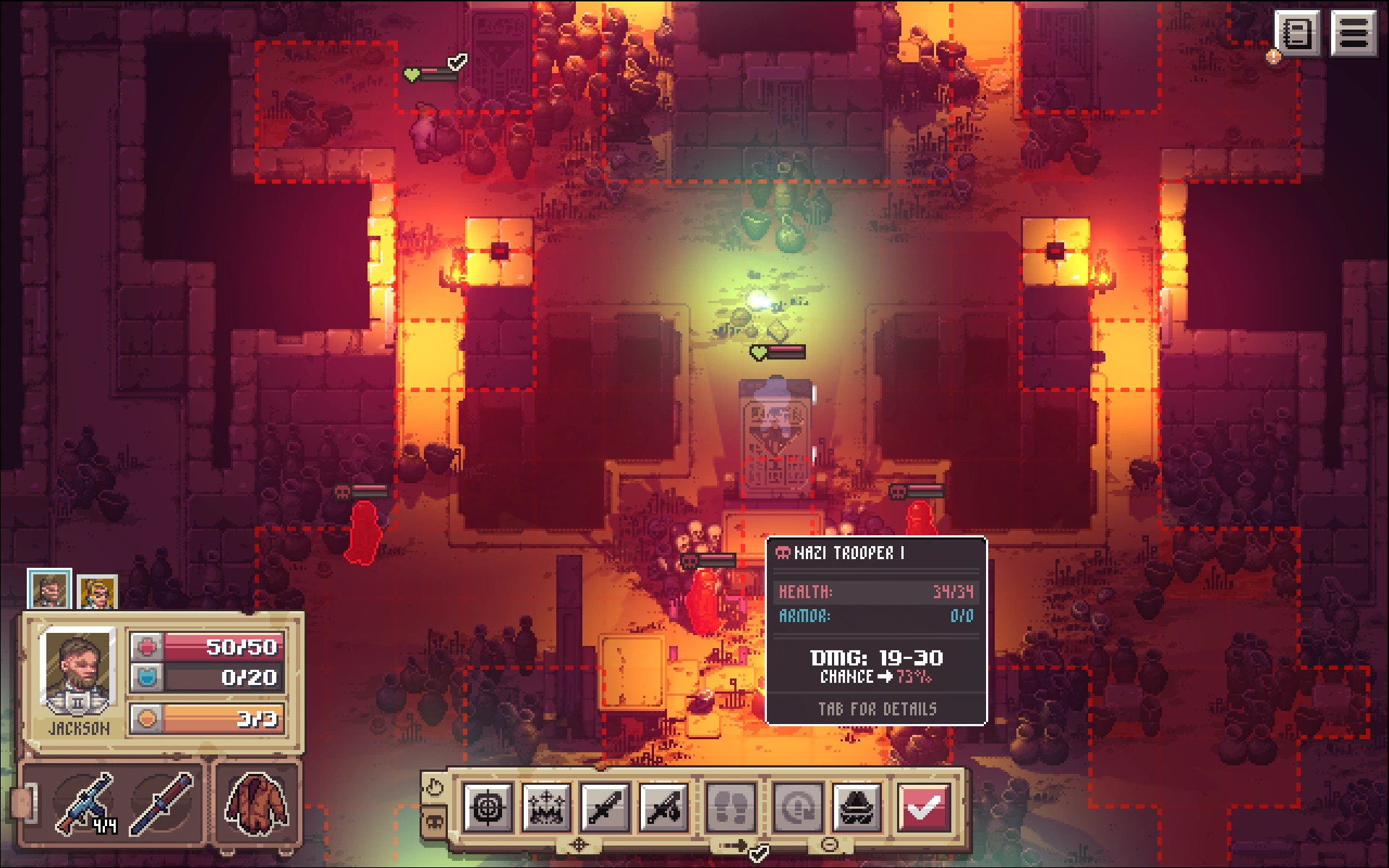Switch to the hand actions tab

click(434, 787)
